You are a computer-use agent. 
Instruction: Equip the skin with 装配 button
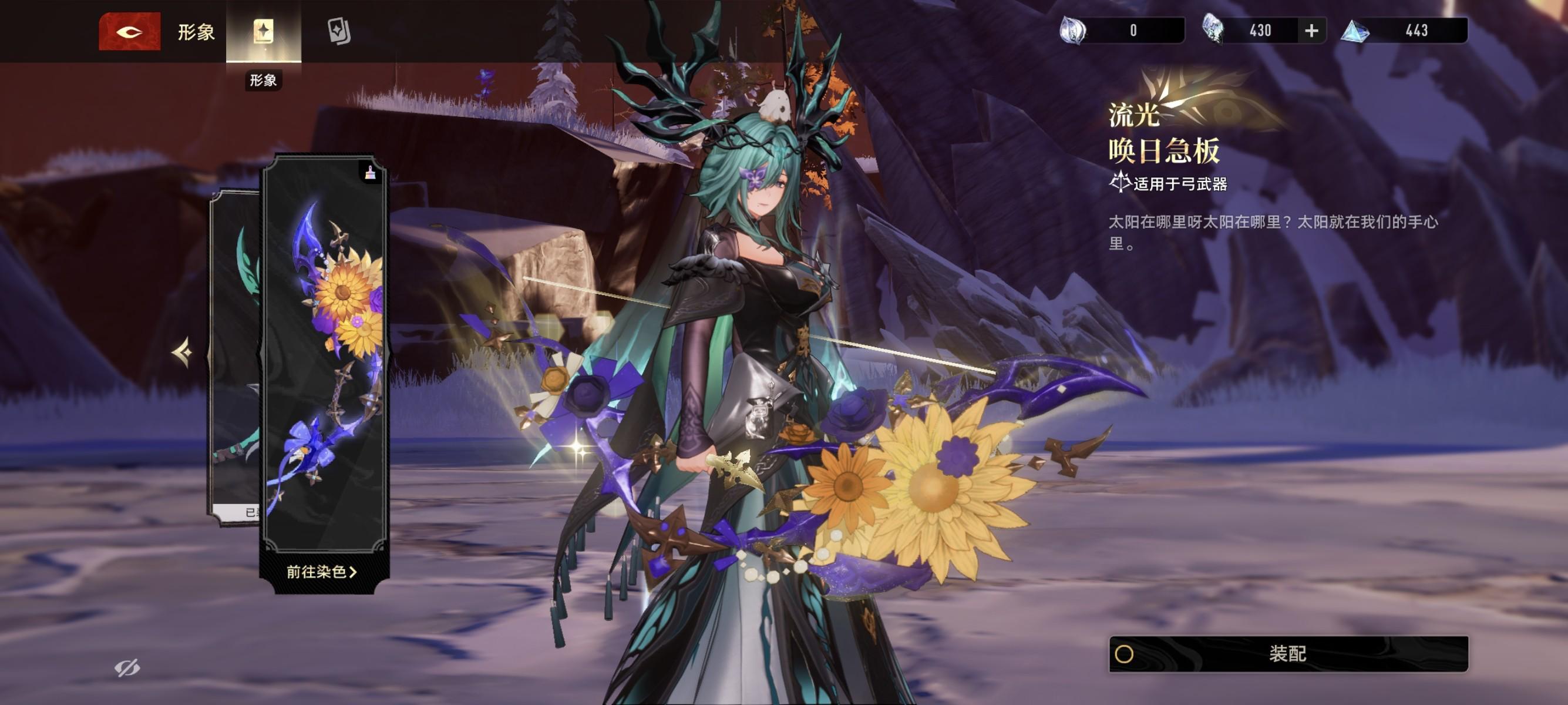[x=1288, y=653]
